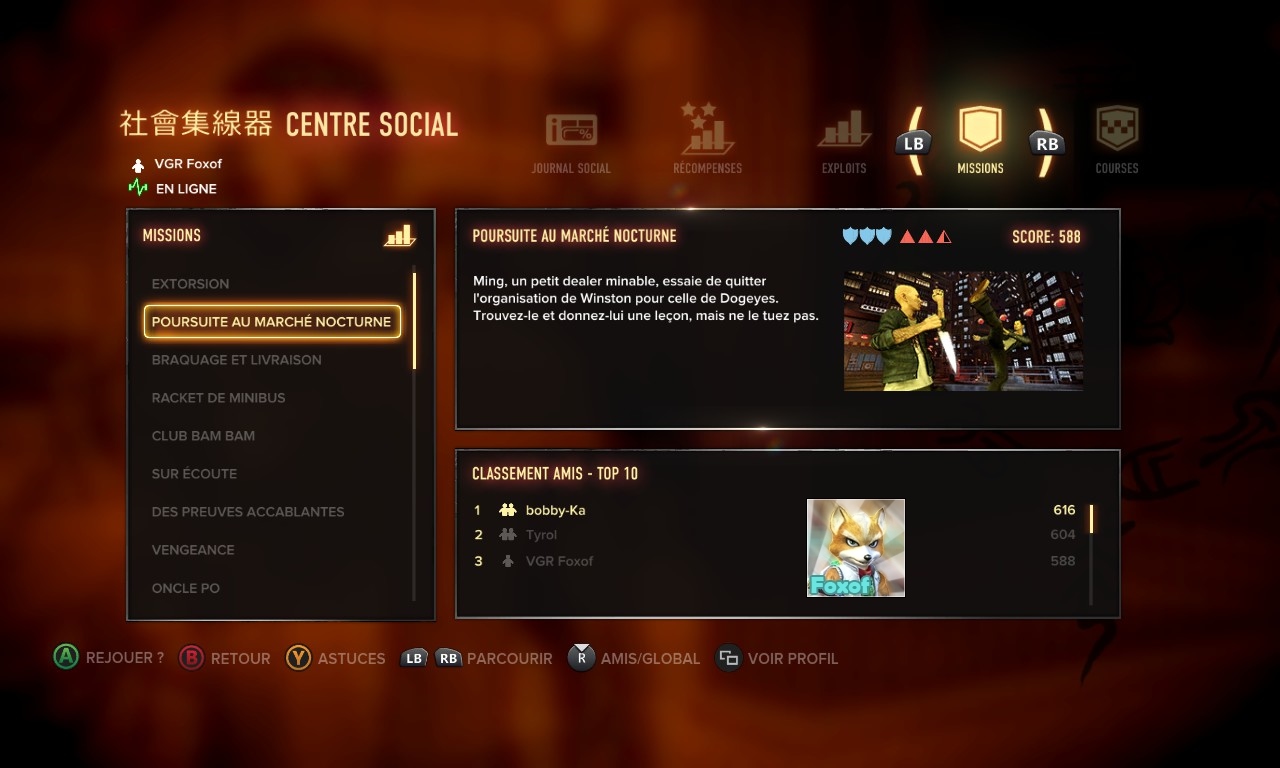
Task: Choose the Extorsion mission
Action: coord(190,284)
